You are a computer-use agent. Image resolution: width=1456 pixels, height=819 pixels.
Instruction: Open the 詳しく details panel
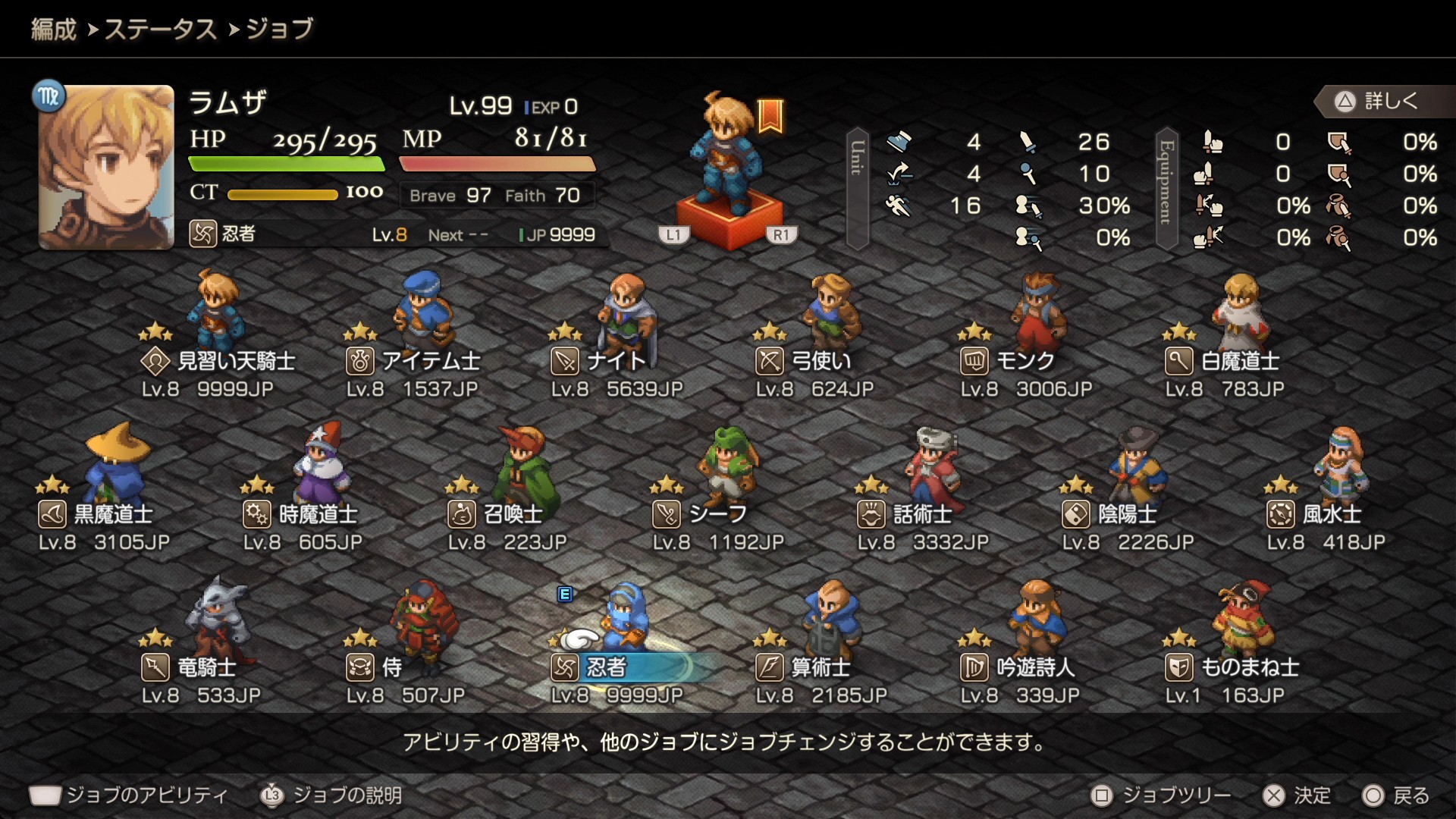point(1378,101)
